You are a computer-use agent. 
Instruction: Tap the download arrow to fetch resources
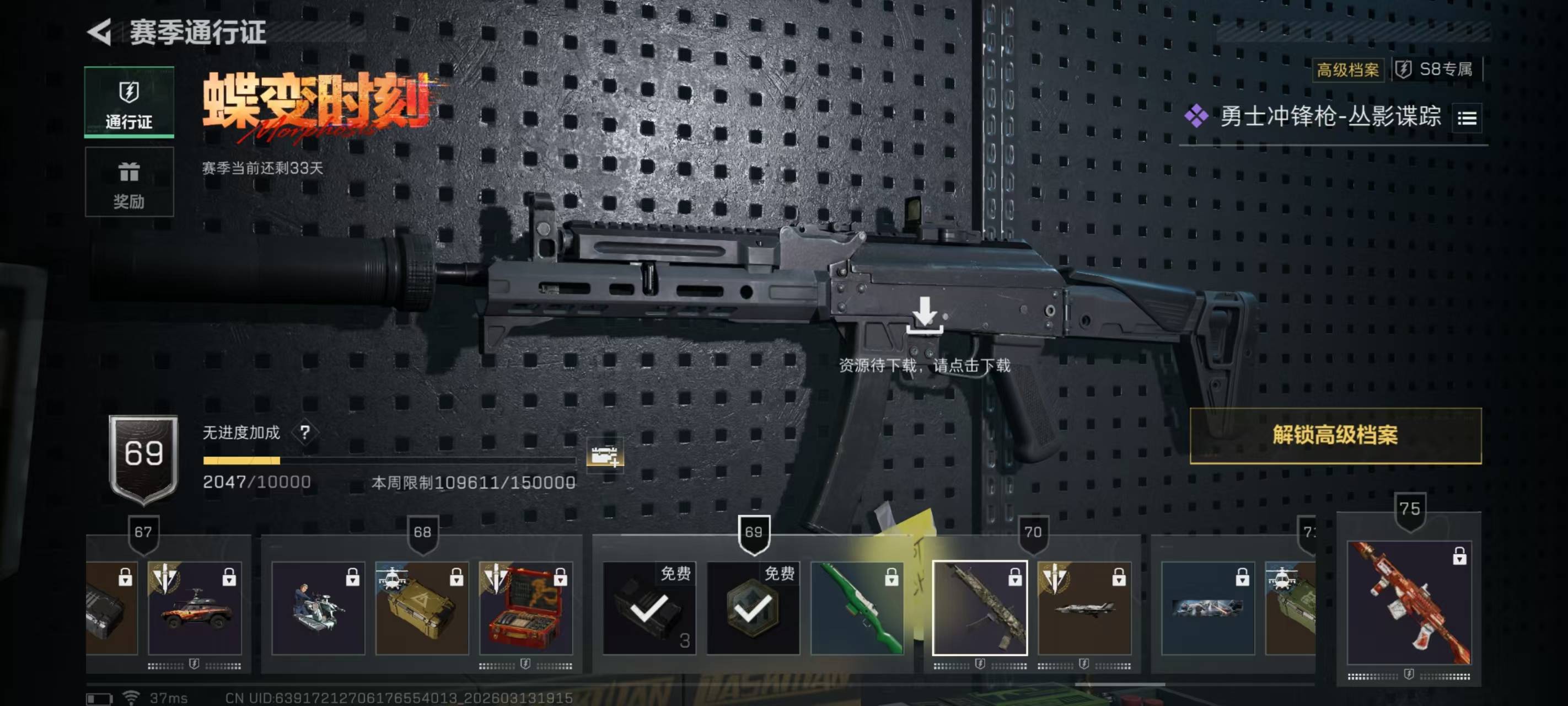coord(924,315)
